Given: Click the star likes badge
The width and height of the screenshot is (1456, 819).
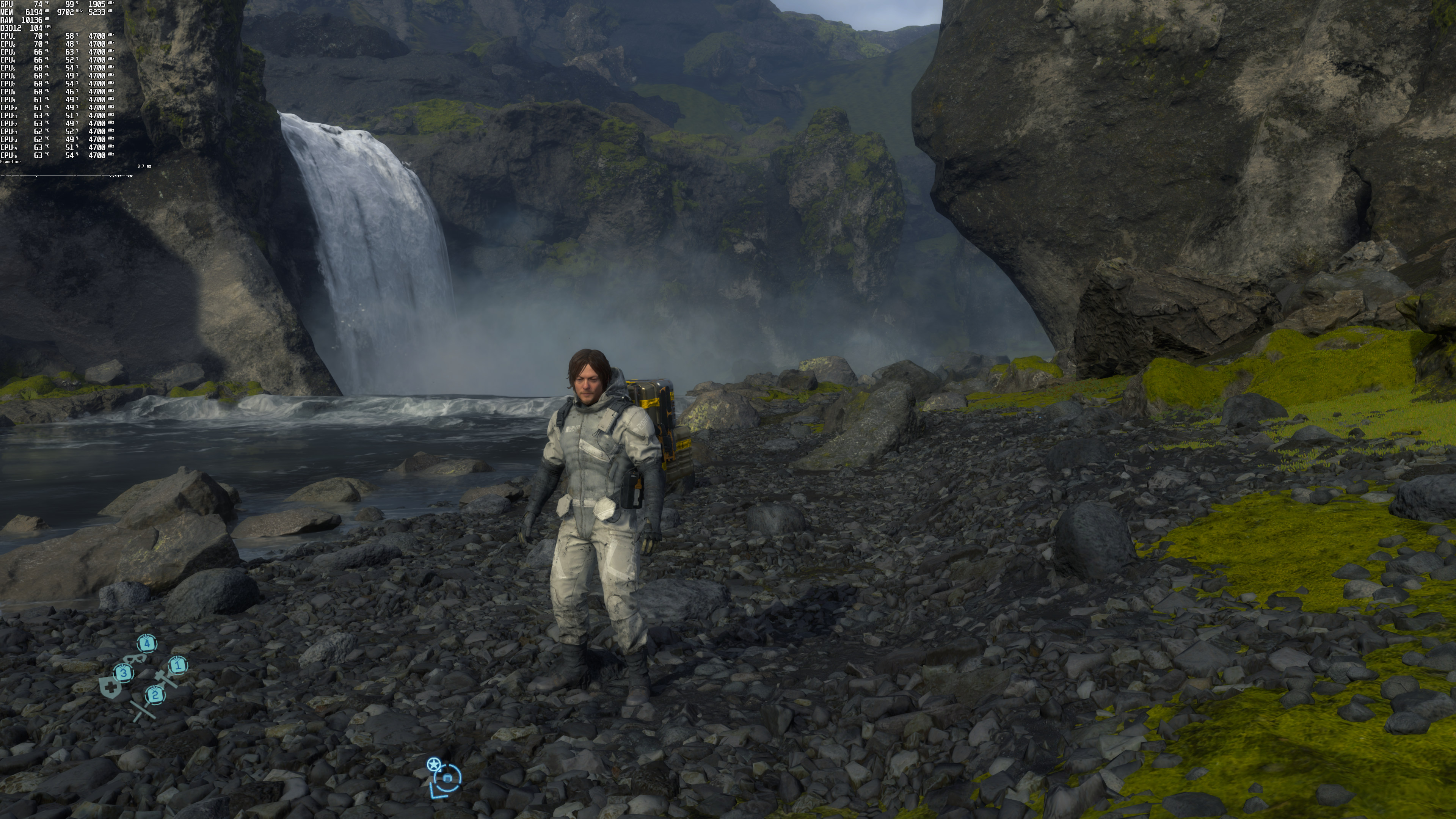Looking at the screenshot, I should click(x=433, y=765).
